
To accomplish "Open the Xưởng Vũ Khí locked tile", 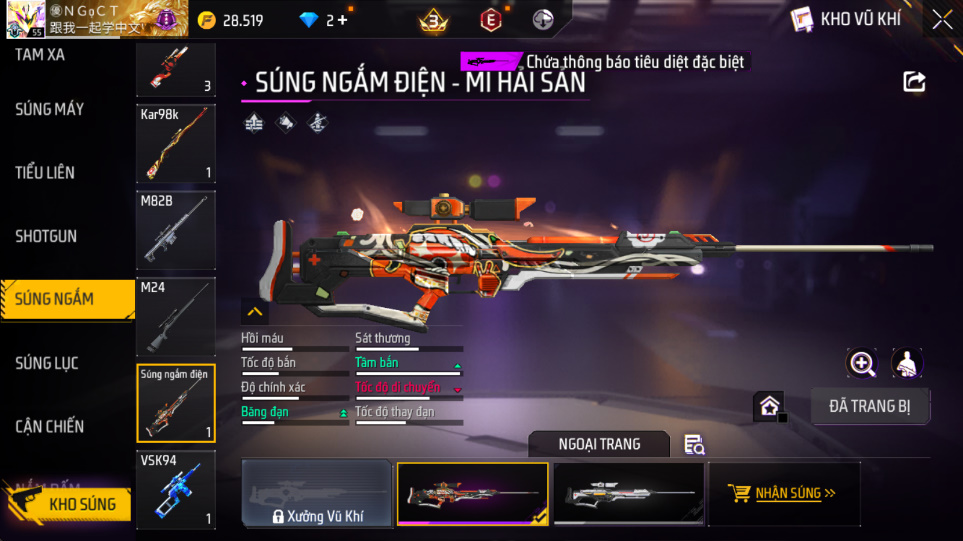I will point(317,494).
